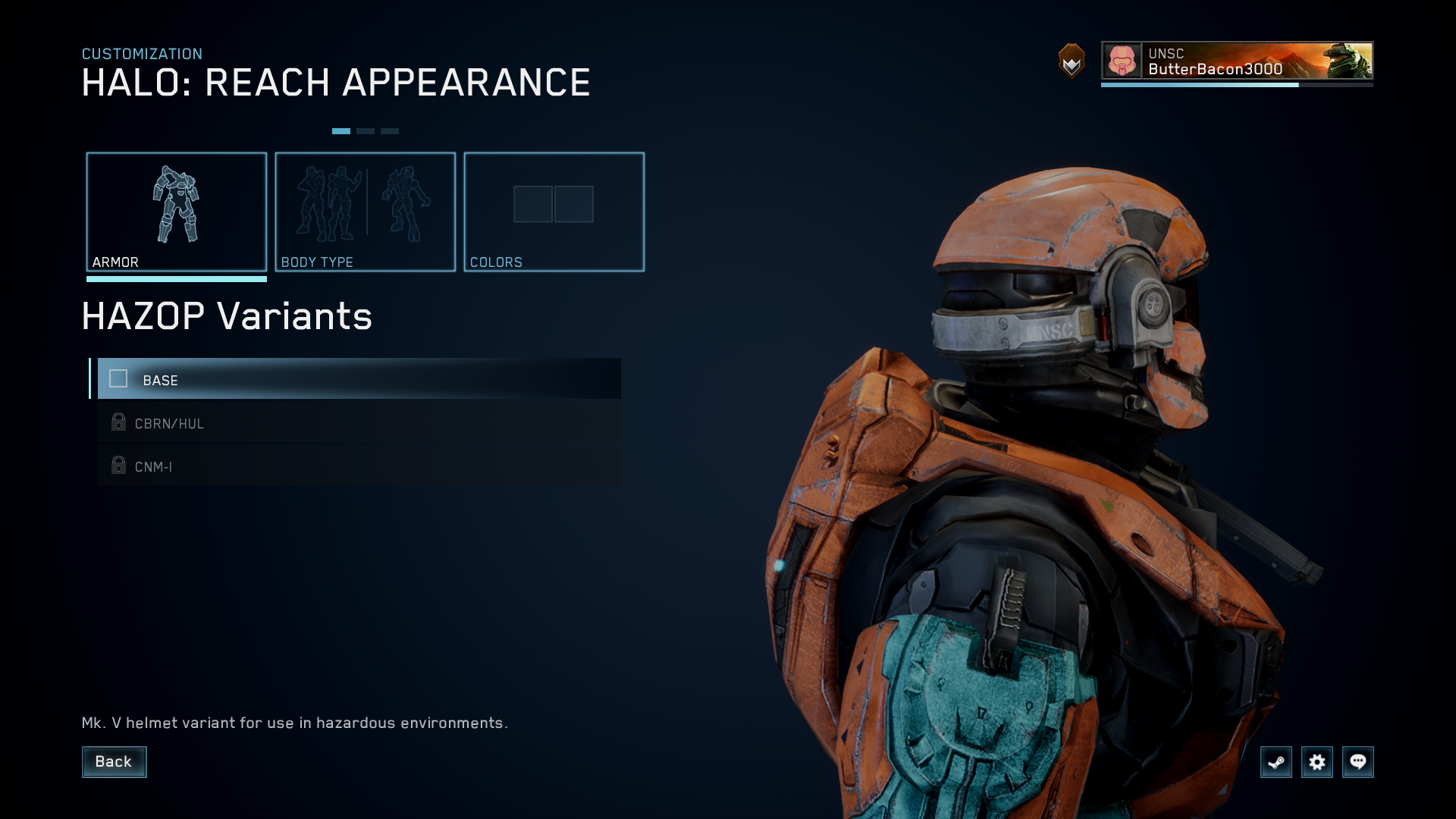1456x819 pixels.
Task: Click the lock icon beside CNM-I
Action: point(118,465)
